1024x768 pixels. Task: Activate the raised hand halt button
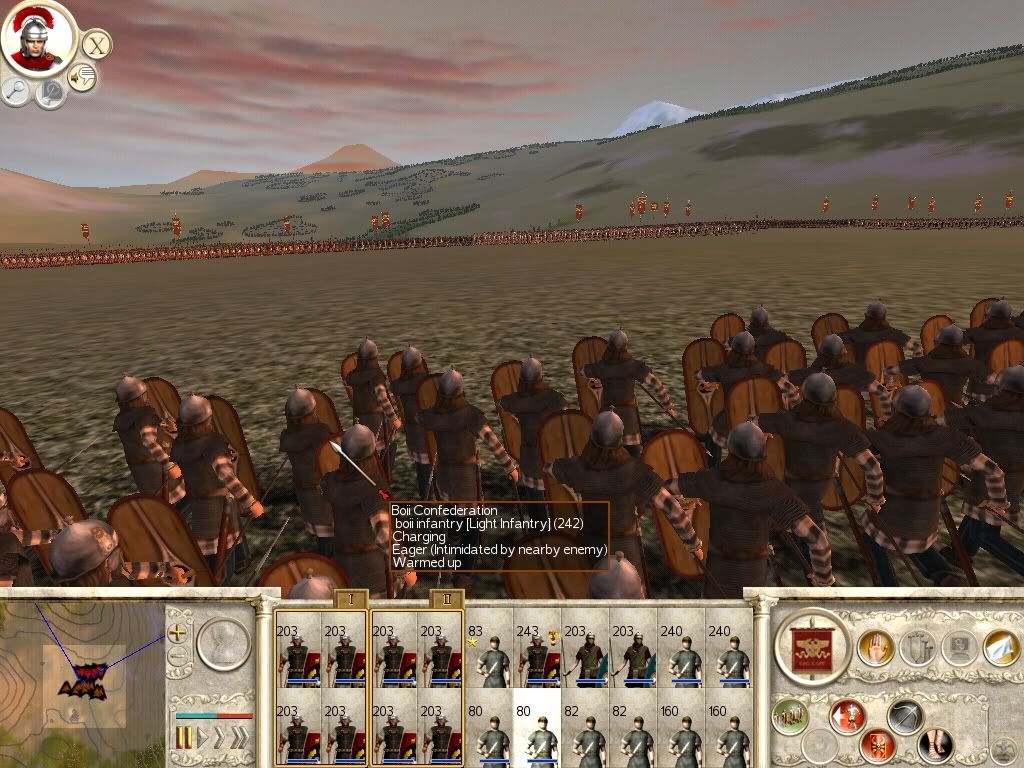pyautogui.click(x=876, y=648)
